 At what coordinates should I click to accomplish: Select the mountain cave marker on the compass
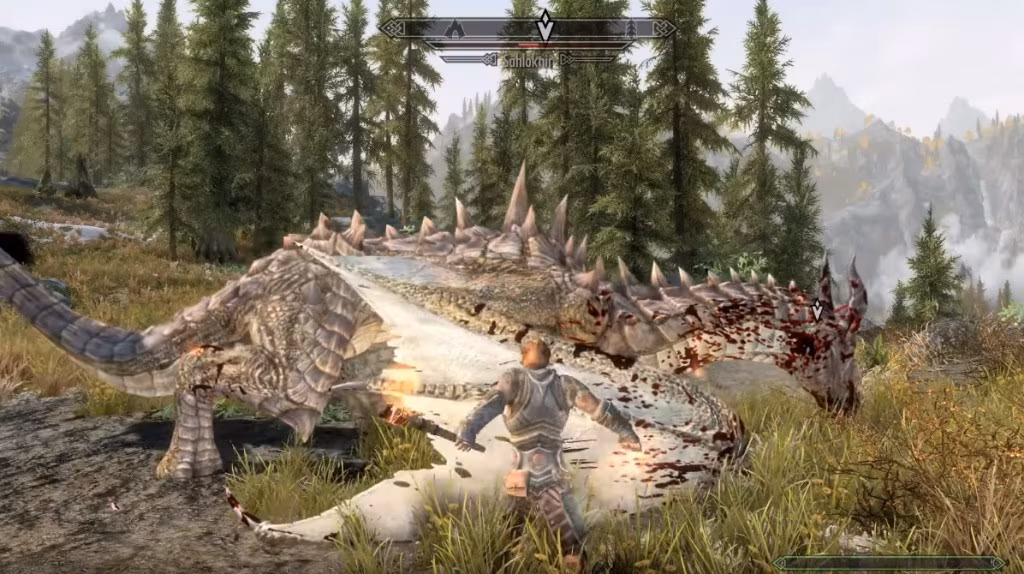pyautogui.click(x=455, y=27)
